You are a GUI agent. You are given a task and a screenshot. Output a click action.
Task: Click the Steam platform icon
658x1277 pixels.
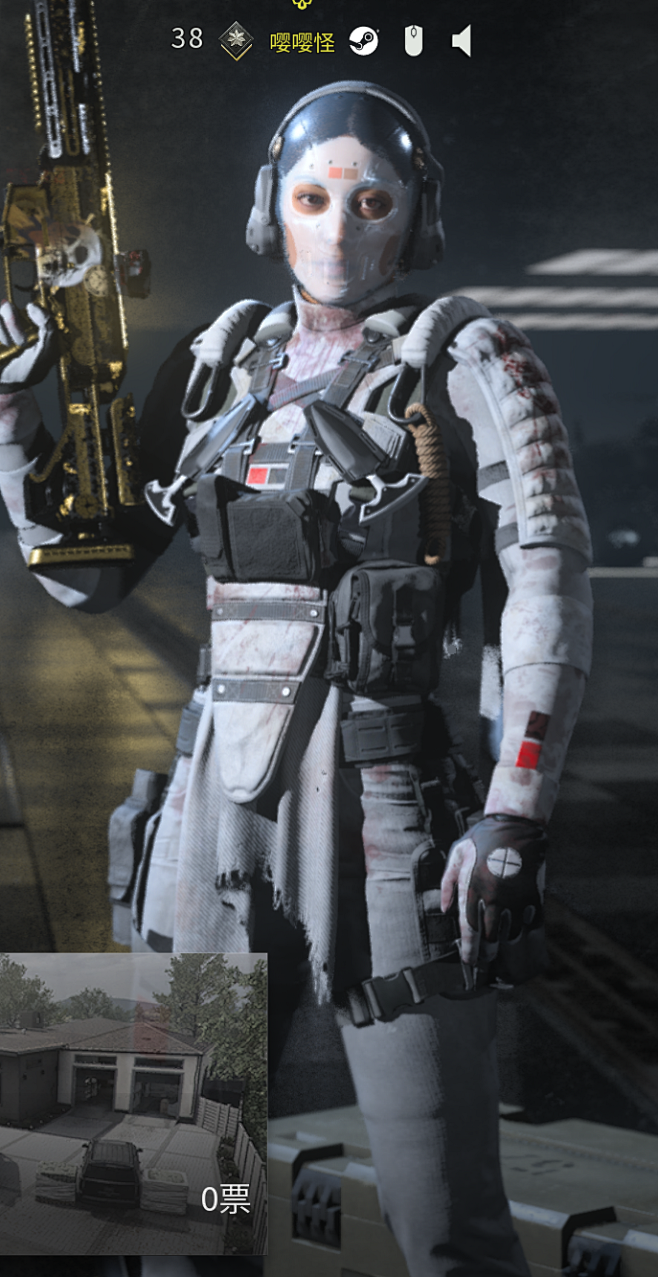point(364,41)
